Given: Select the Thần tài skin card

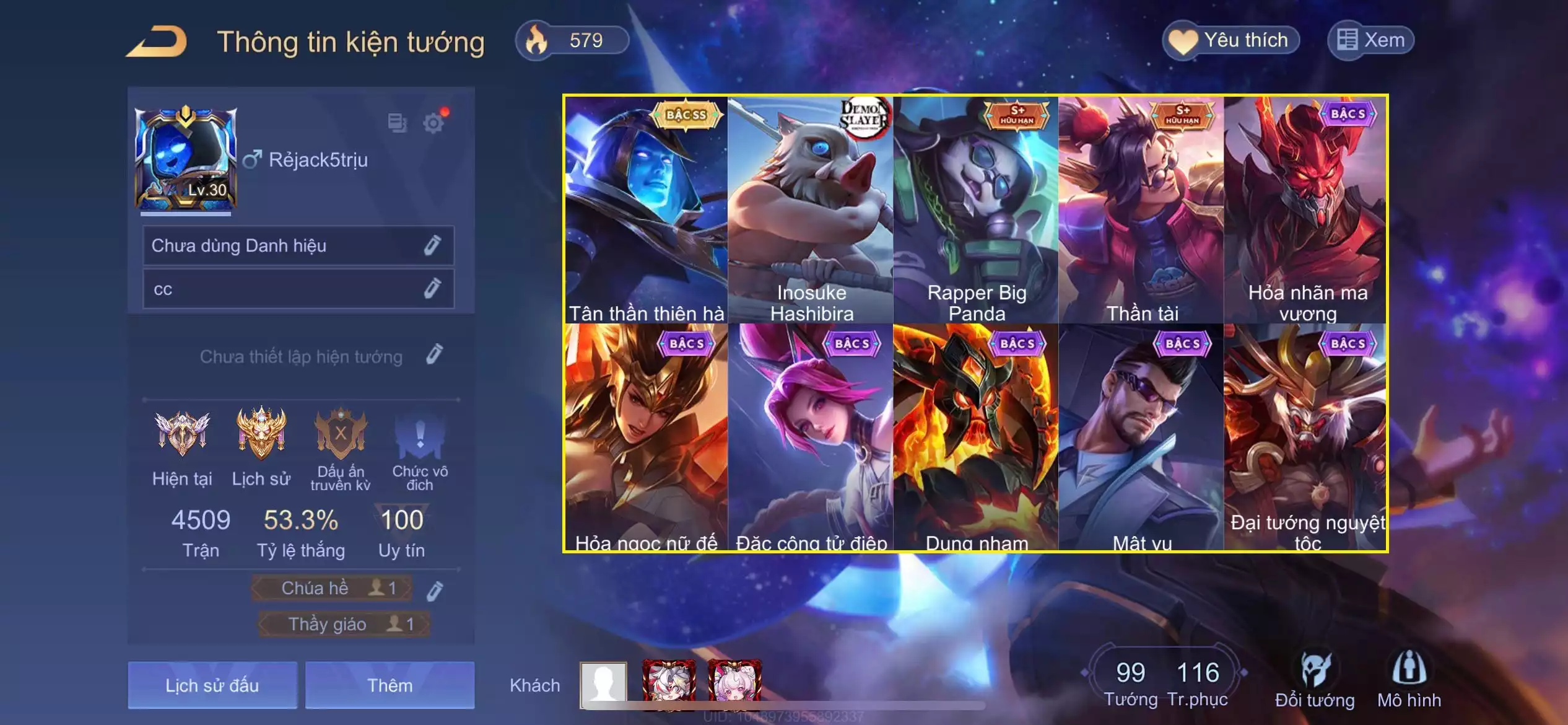Looking at the screenshot, I should point(1142,209).
